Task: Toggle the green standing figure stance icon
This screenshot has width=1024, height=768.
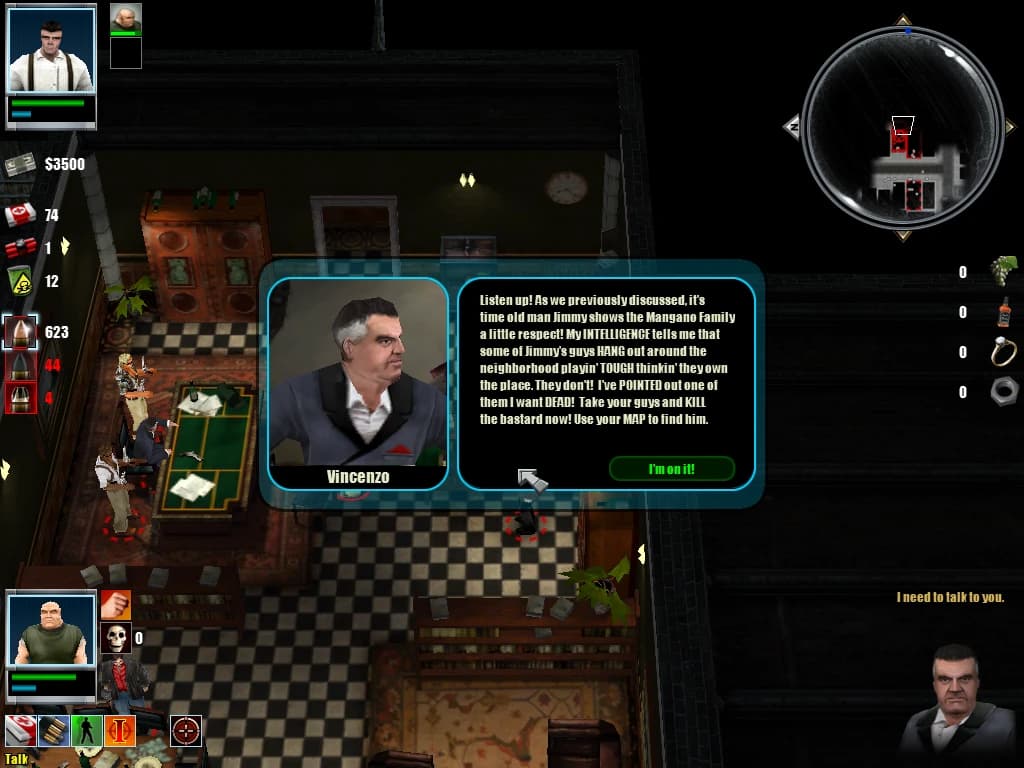Action: (86, 731)
